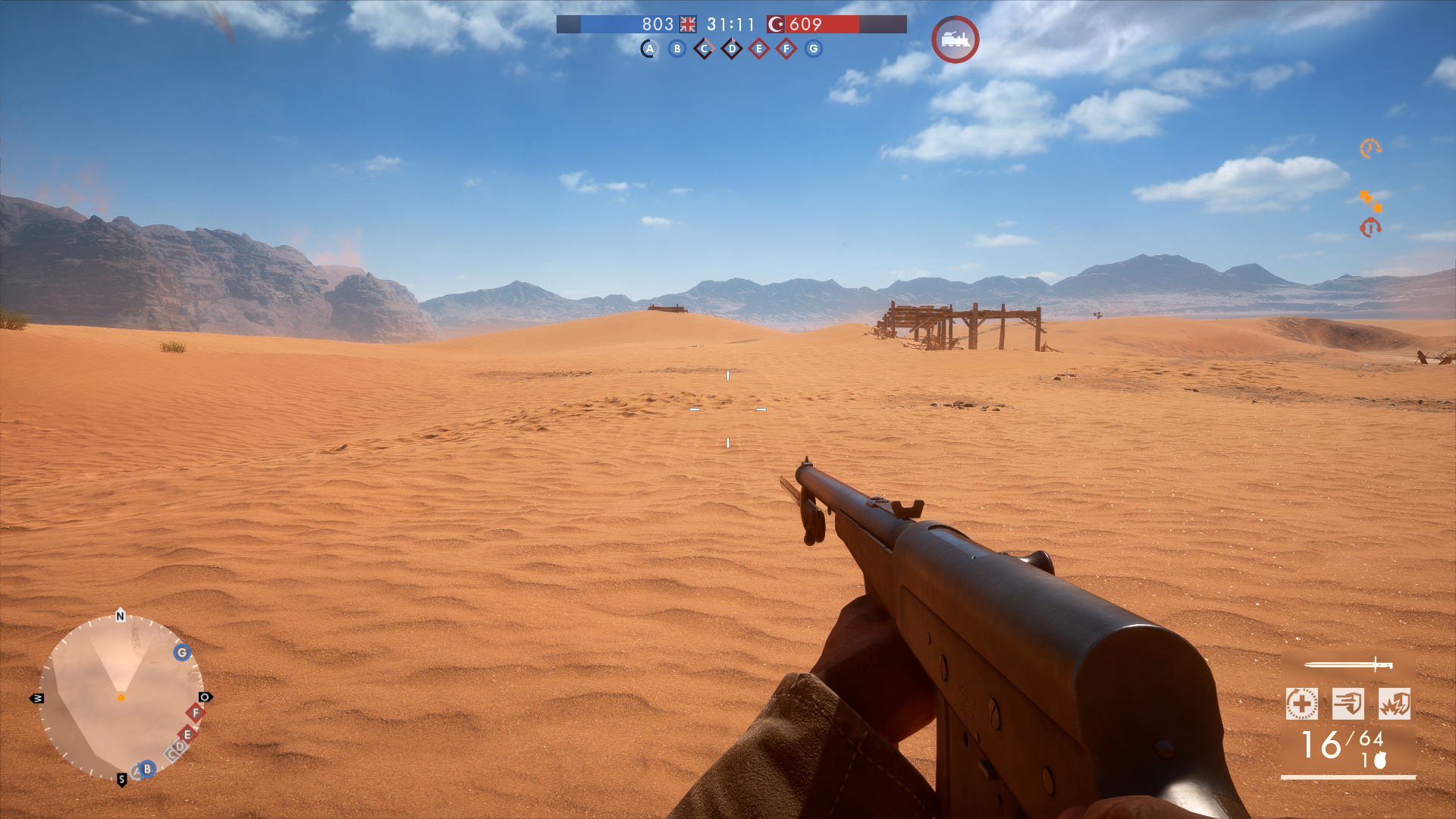
Task: Expand objective E diamond marker
Action: (x=758, y=50)
